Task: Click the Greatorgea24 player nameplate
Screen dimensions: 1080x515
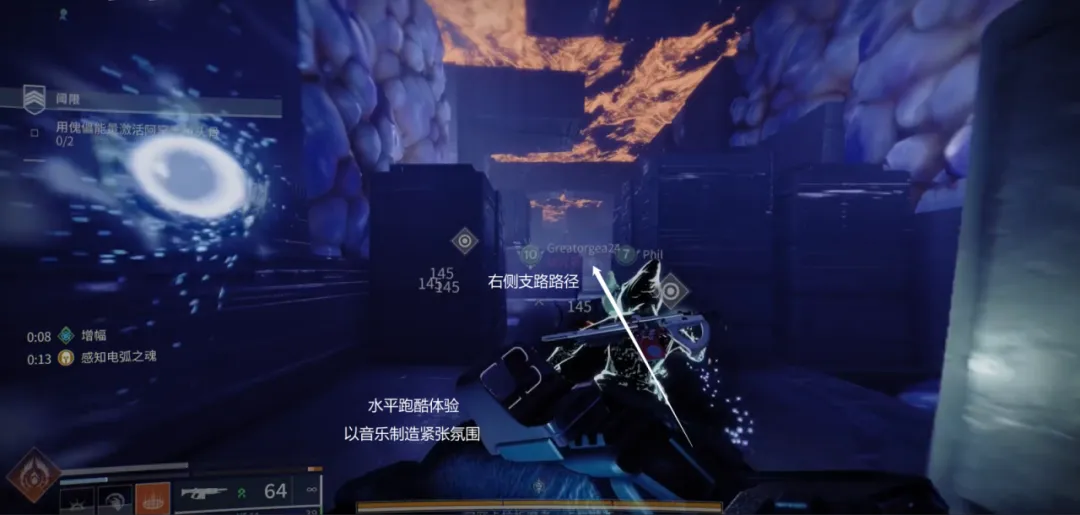Action: point(584,248)
